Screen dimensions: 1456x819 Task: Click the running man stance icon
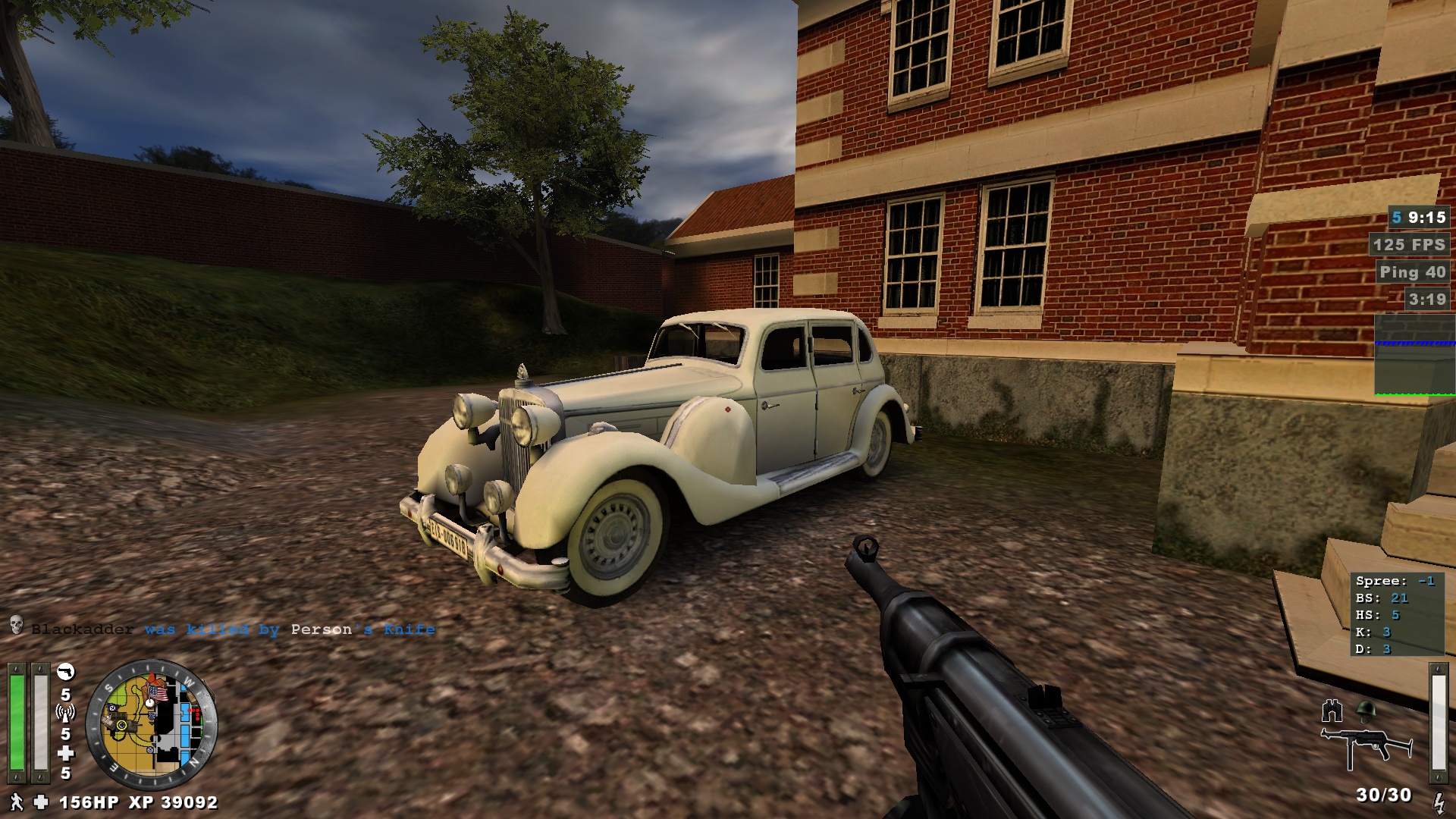(x=17, y=802)
